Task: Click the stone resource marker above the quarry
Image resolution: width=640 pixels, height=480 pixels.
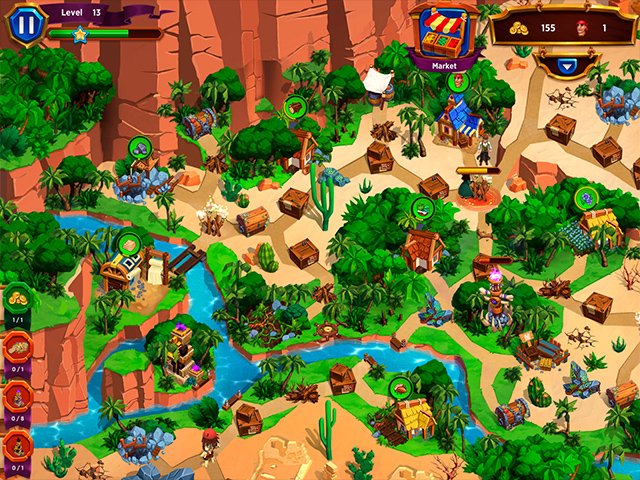Action: (x=139, y=148)
